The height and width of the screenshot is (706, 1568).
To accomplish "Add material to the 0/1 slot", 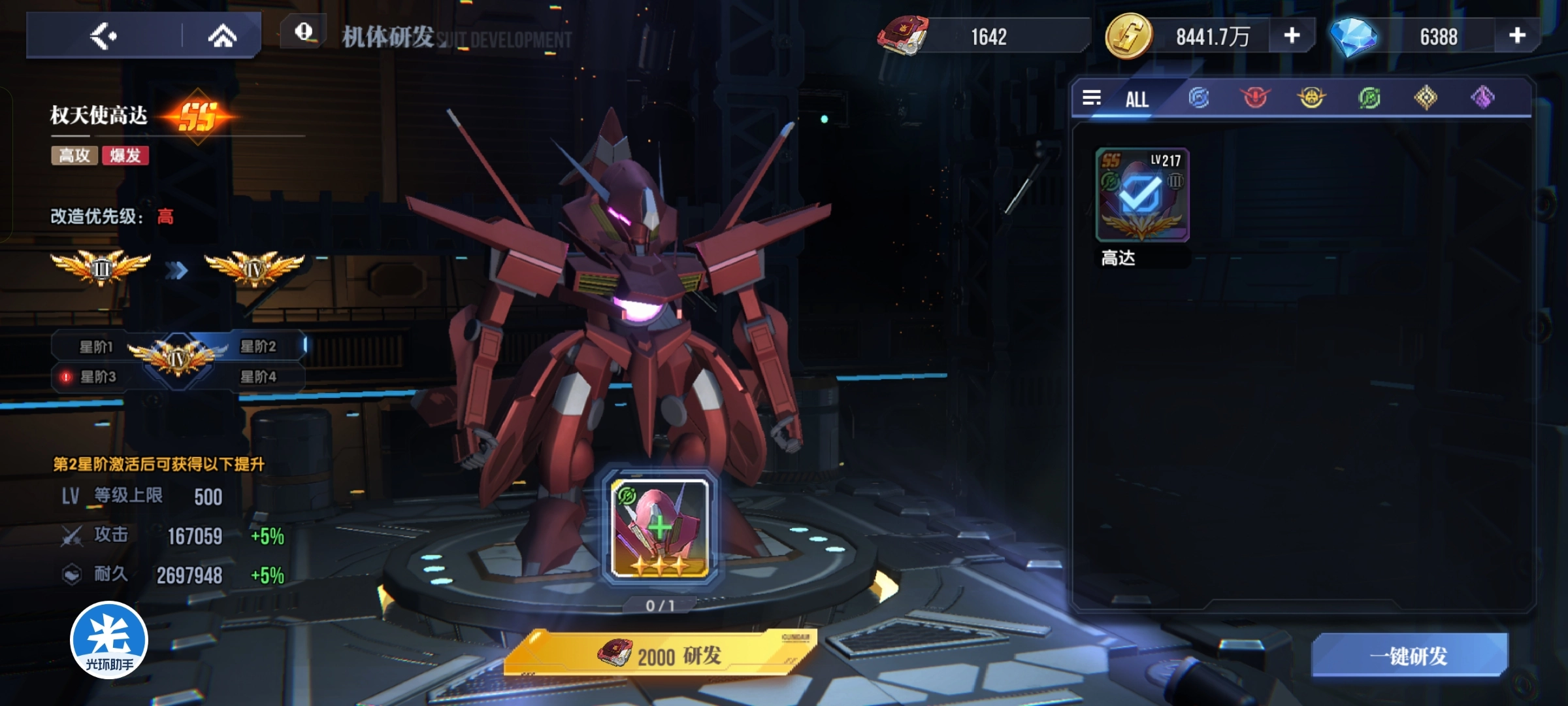I will 660,528.
